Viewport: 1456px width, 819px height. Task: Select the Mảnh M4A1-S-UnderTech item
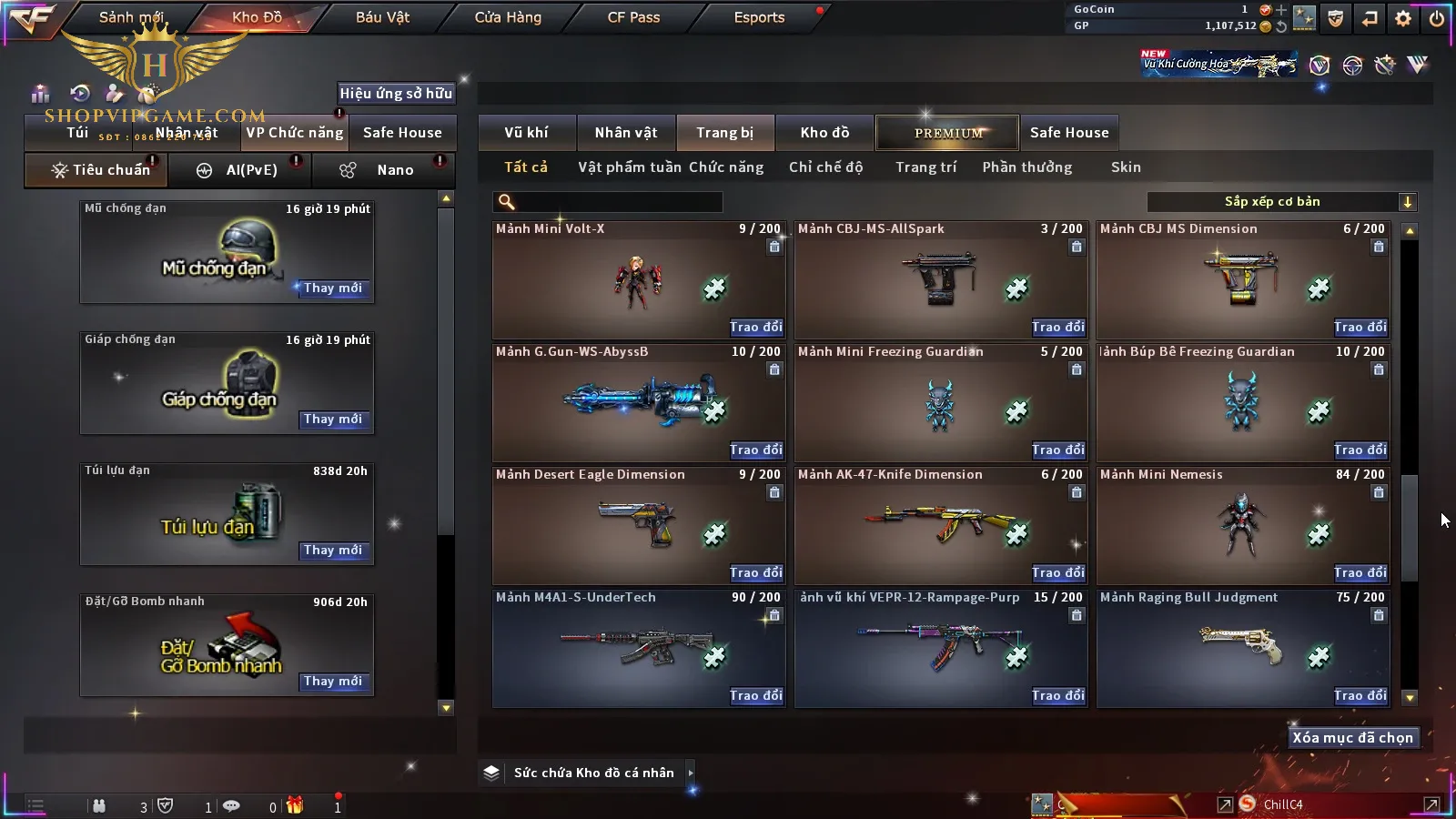638,648
